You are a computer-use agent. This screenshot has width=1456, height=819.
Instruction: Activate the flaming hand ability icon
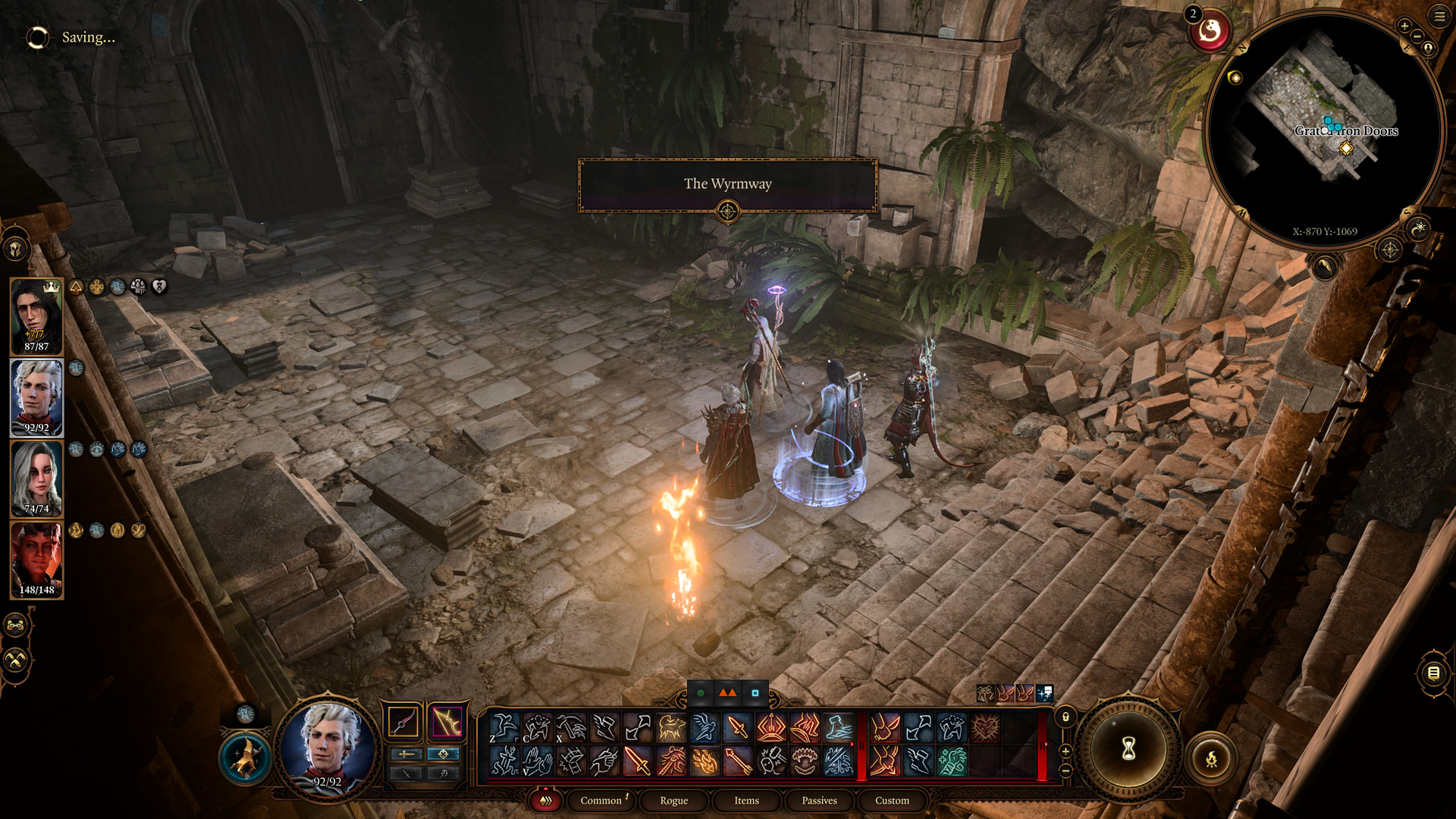704,761
